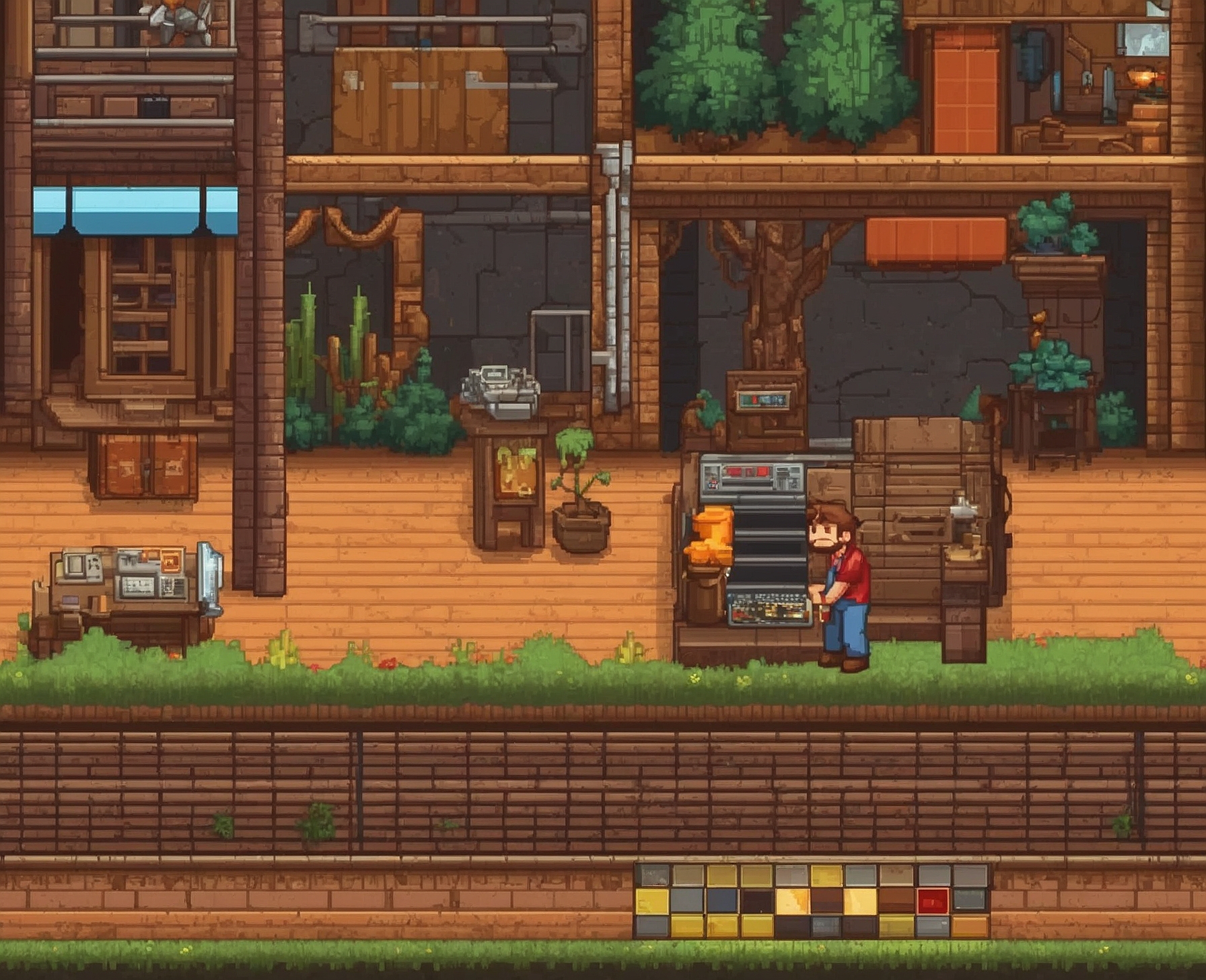Select the red inventory slot
Viewport: 1206px width, 980px height.
(933, 901)
